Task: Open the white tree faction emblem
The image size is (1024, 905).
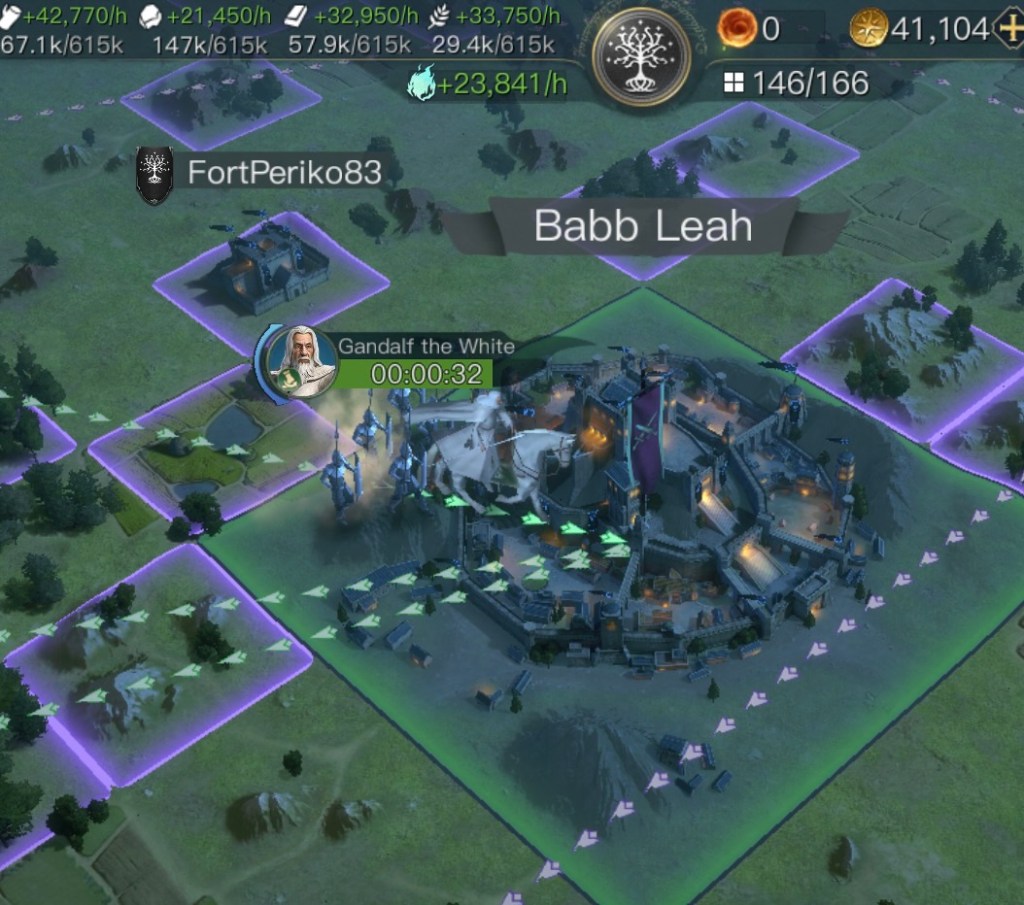Action: pyautogui.click(x=641, y=55)
